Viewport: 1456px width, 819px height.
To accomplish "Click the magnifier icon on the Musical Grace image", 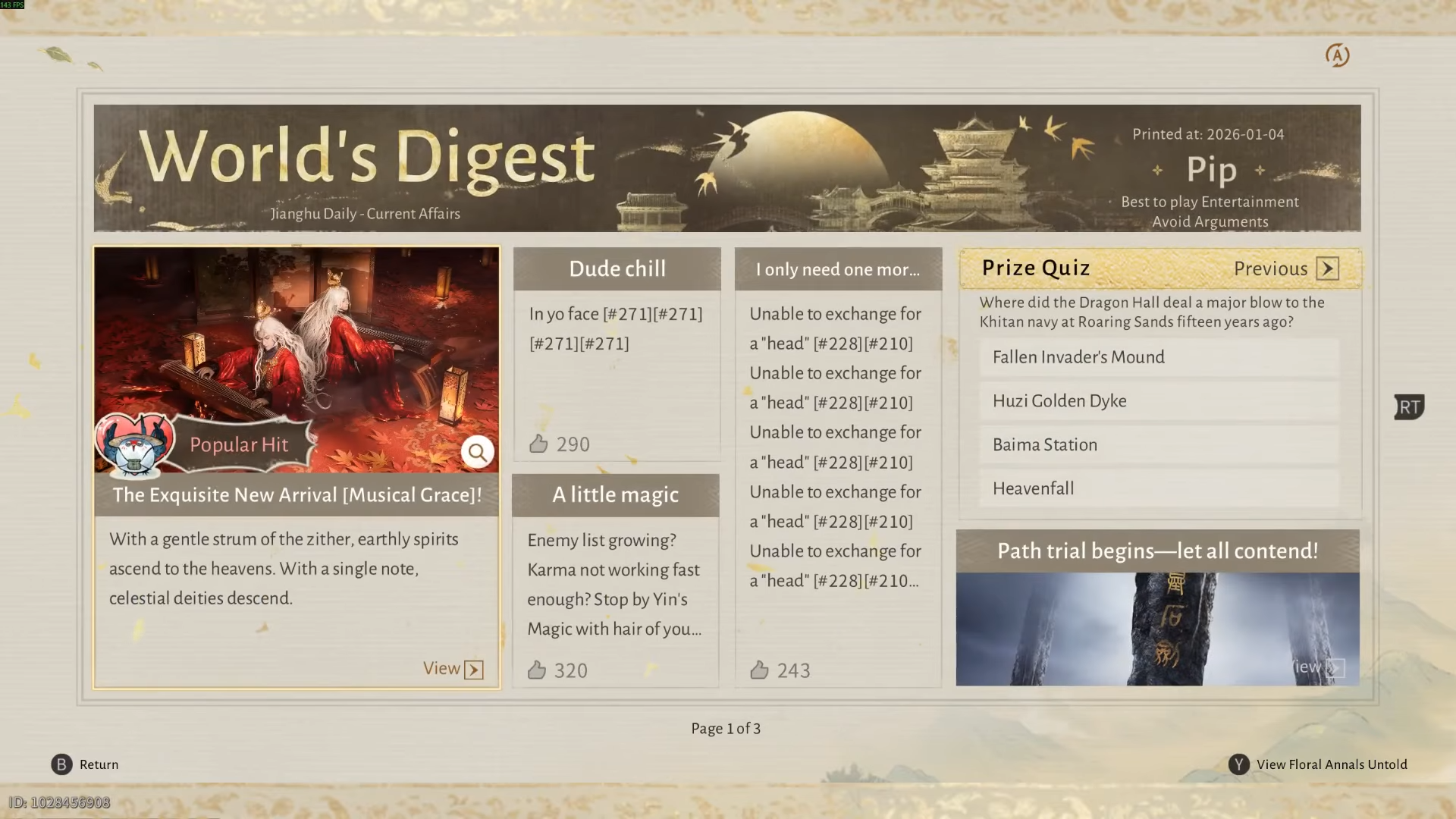I will pos(478,451).
